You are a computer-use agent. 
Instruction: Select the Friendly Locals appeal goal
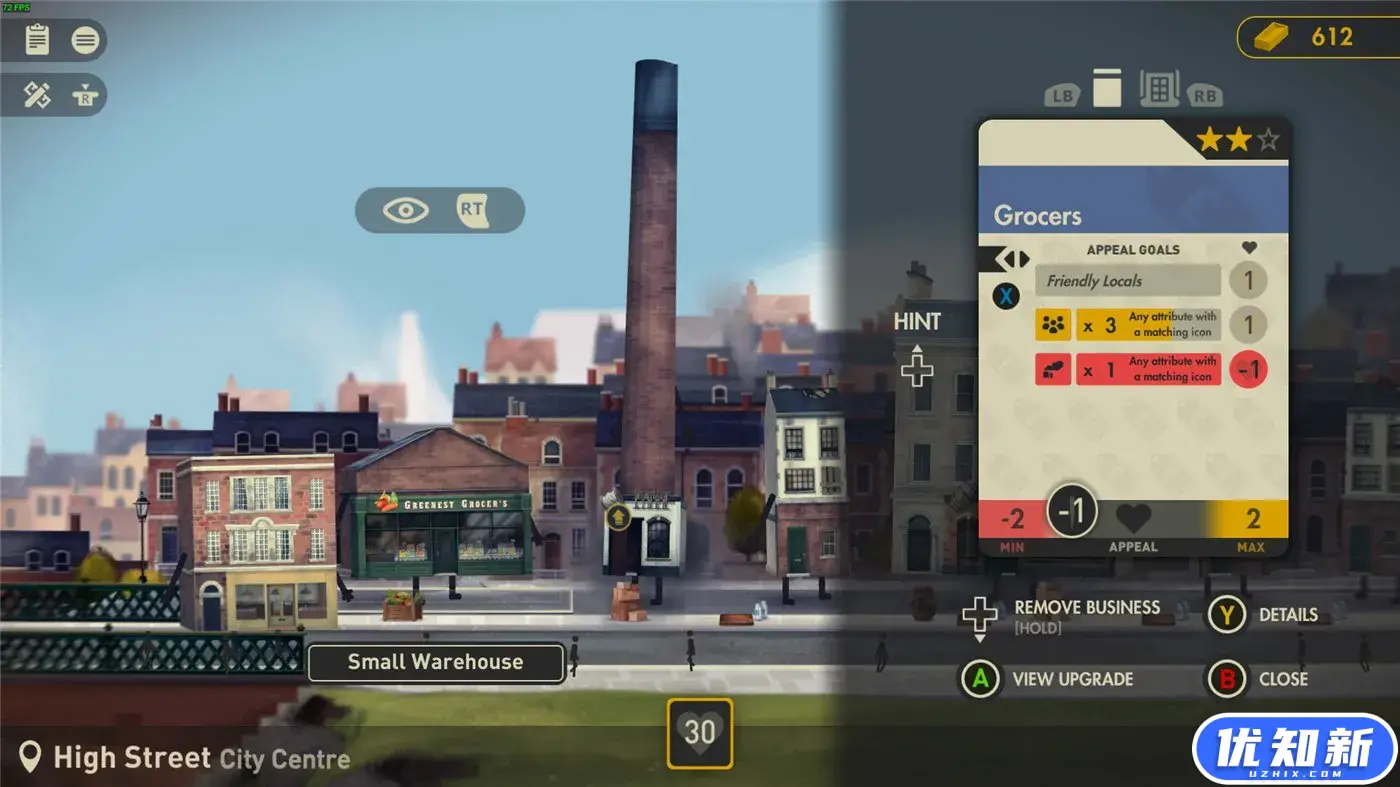(x=1127, y=281)
